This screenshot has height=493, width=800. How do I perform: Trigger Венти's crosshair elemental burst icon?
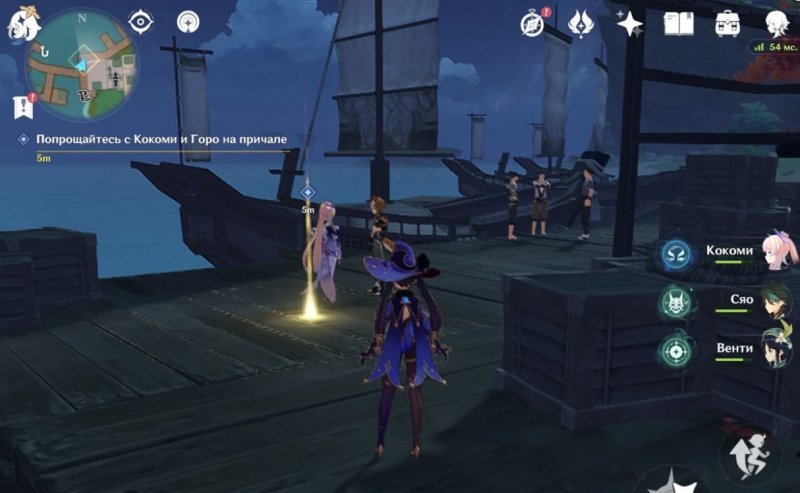click(x=675, y=350)
